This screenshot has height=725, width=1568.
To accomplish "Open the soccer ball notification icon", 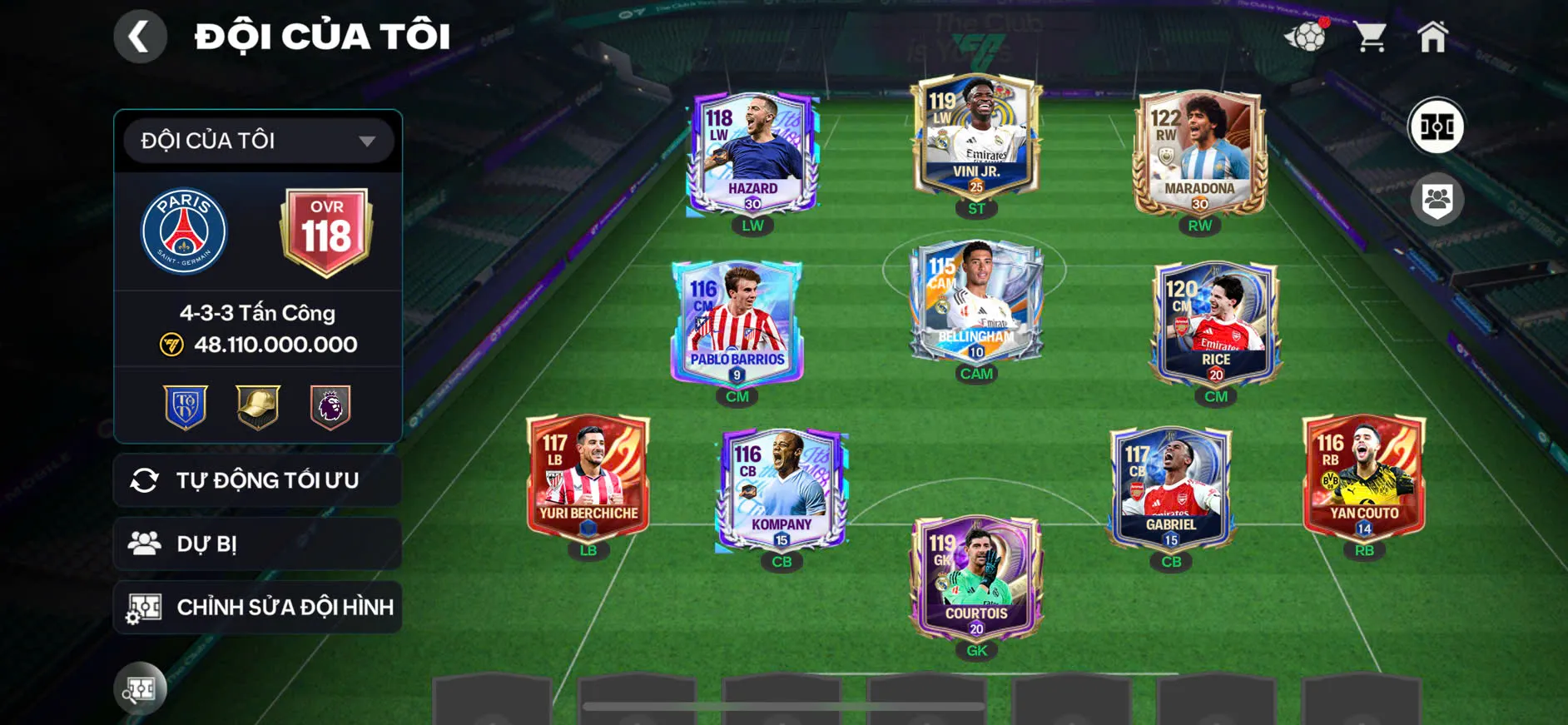I will pyautogui.click(x=1306, y=37).
